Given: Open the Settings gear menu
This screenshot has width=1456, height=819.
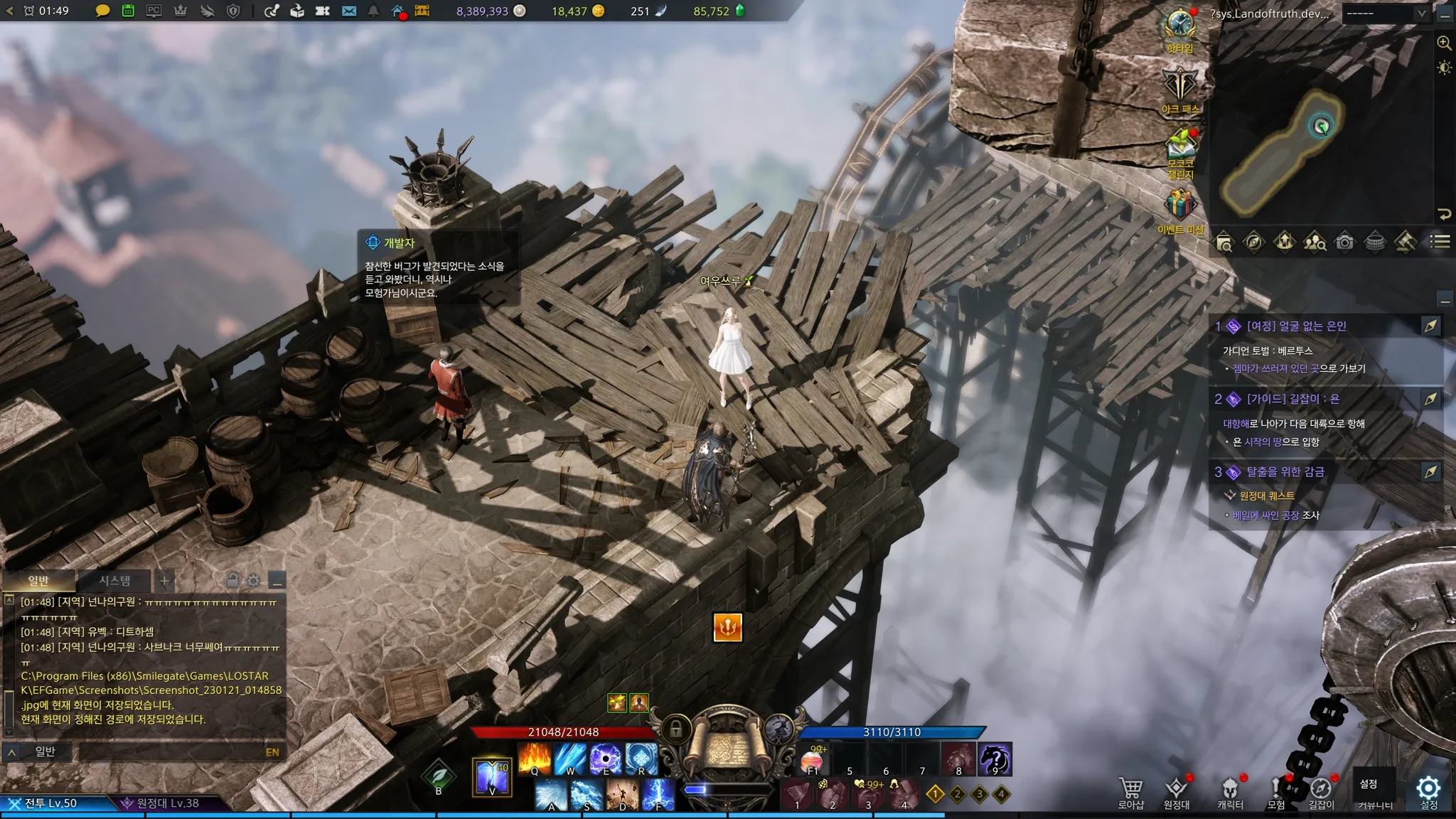Looking at the screenshot, I should tap(1428, 789).
